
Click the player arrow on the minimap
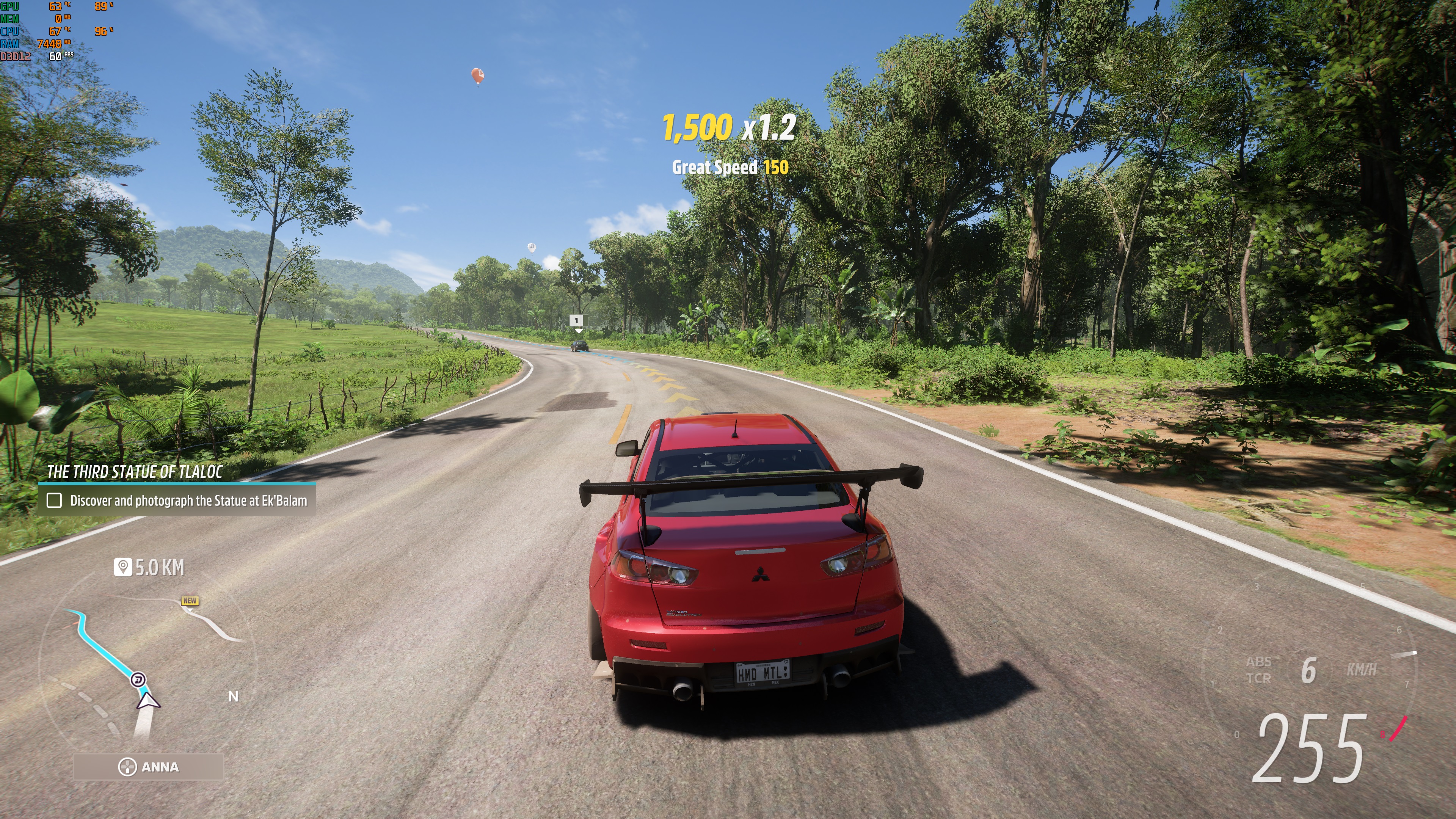(147, 701)
